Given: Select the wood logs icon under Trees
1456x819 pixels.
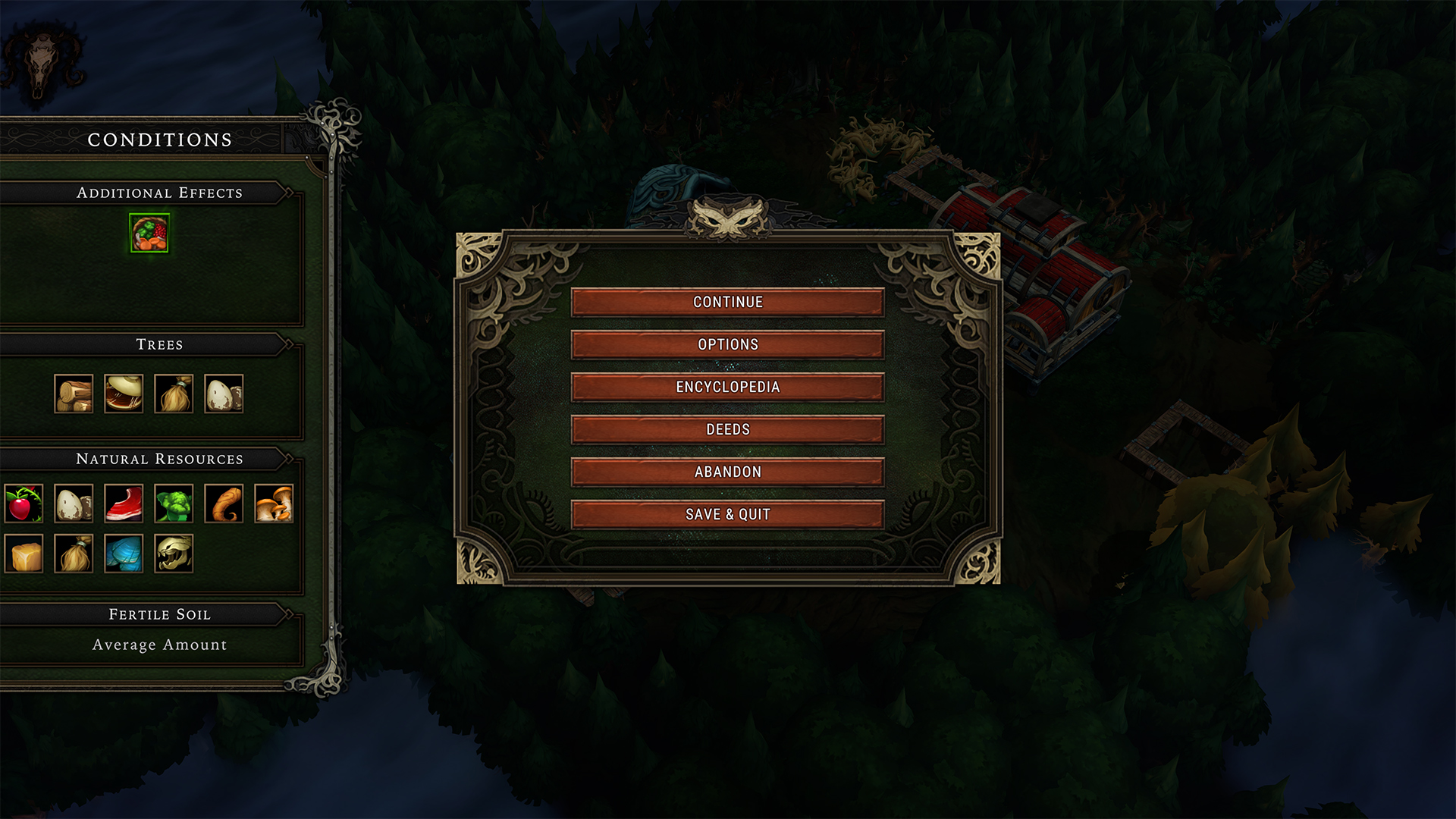Looking at the screenshot, I should point(74,394).
